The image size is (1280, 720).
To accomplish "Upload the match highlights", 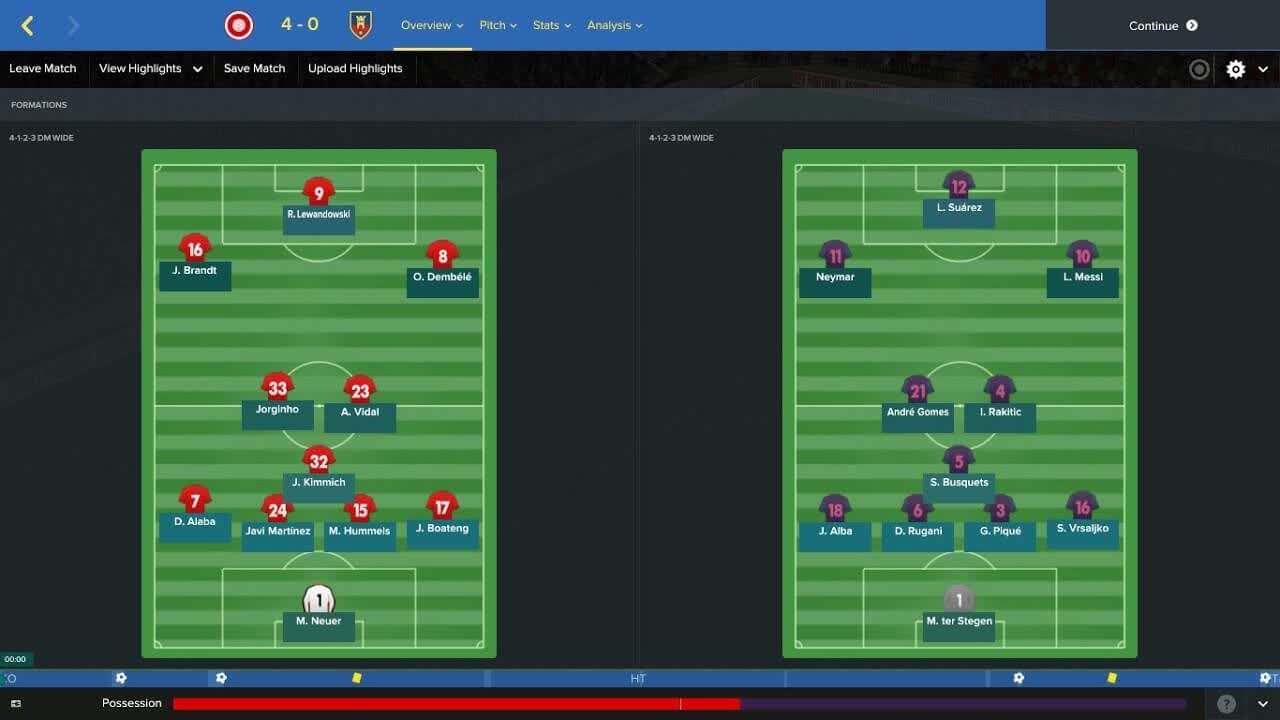I will 355,69.
